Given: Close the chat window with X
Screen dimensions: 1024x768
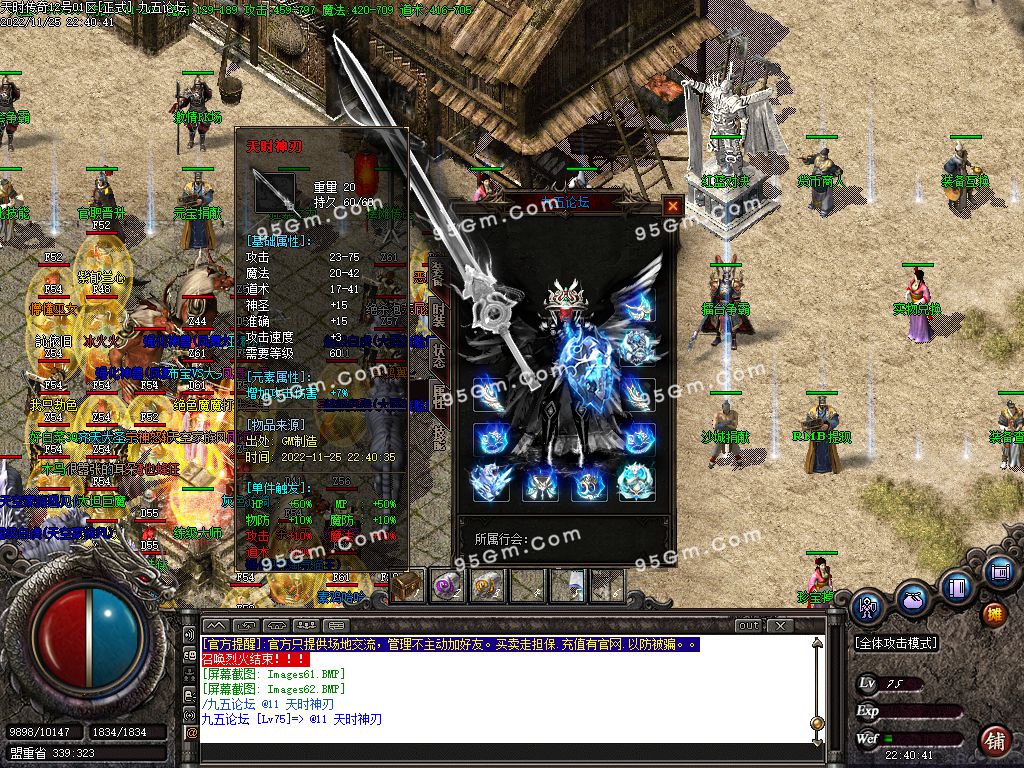Looking at the screenshot, I should 781,626.
